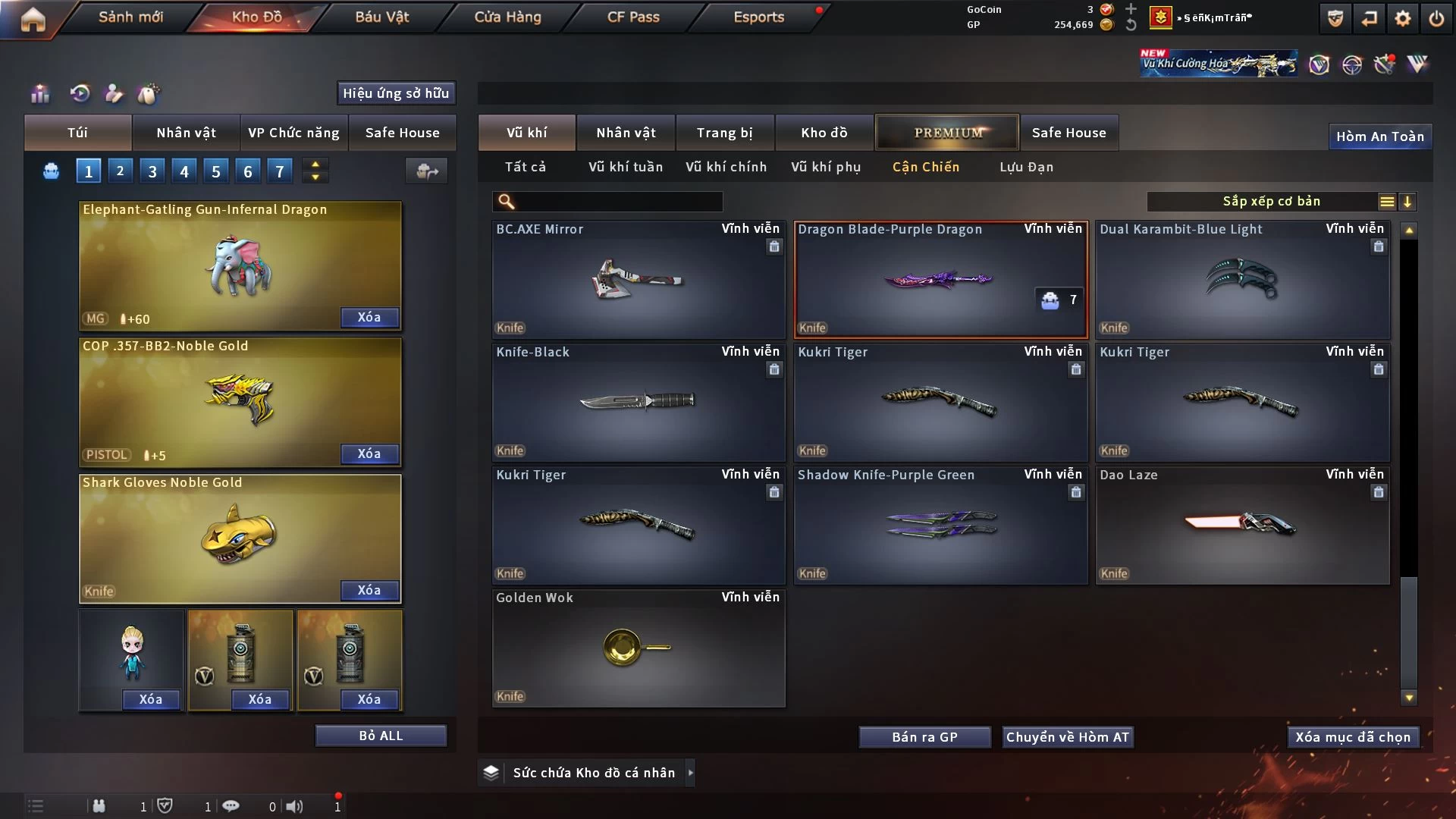Open the Cửa Hàng shop menu
Image resolution: width=1456 pixels, height=819 pixels.
507,17
